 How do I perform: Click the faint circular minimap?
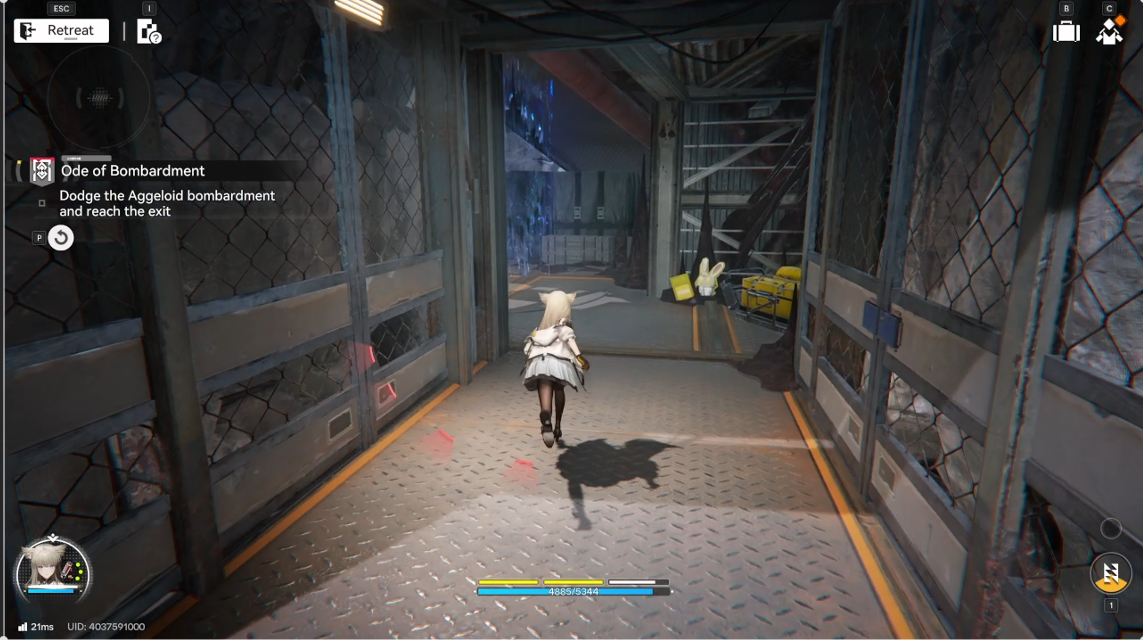(98, 97)
